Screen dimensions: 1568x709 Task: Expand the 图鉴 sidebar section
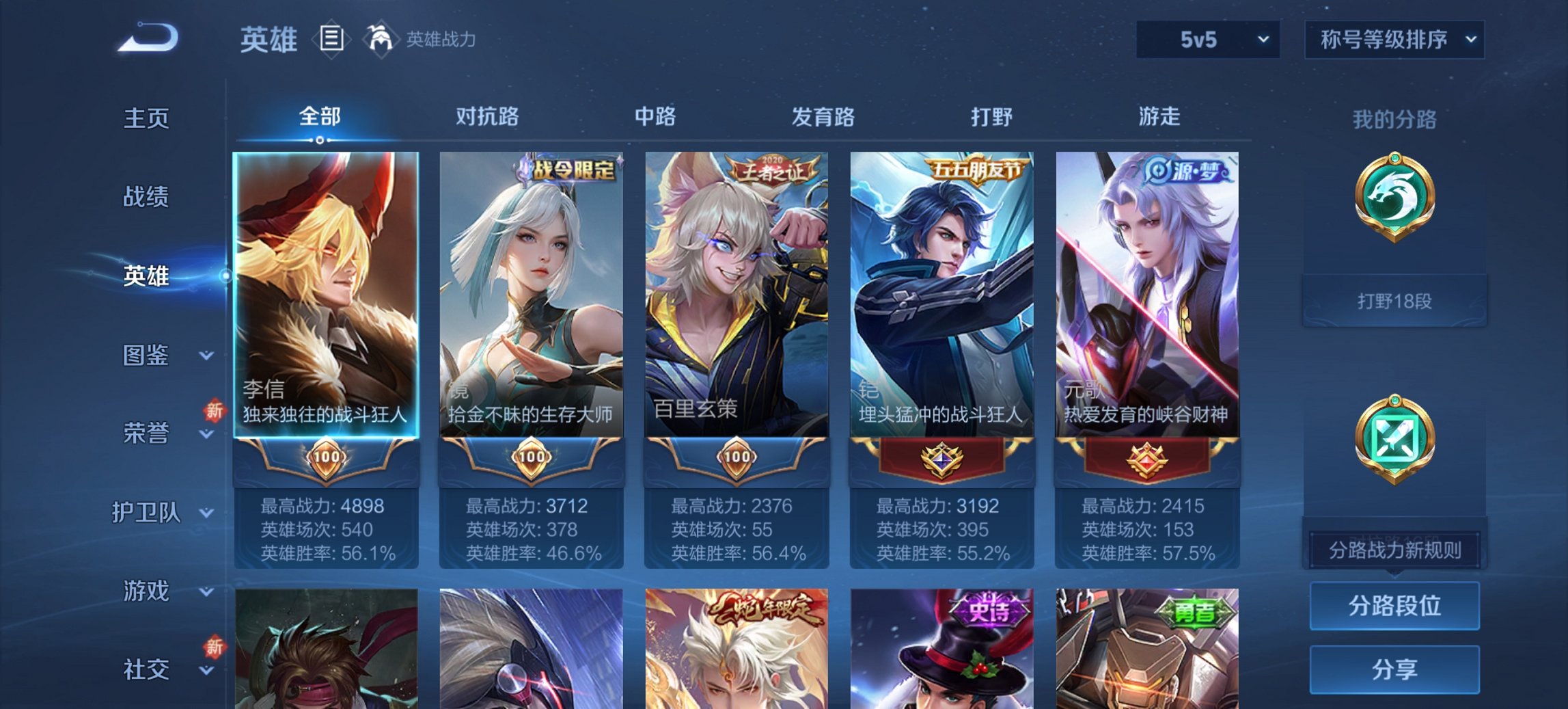point(154,356)
